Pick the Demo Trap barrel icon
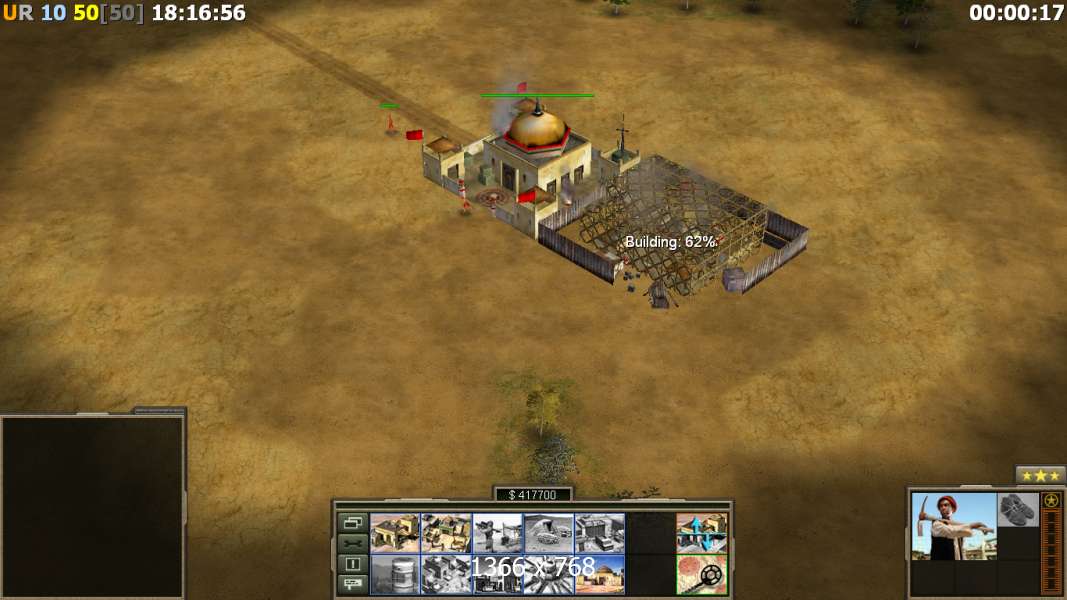This screenshot has height=600, width=1067. [395, 574]
